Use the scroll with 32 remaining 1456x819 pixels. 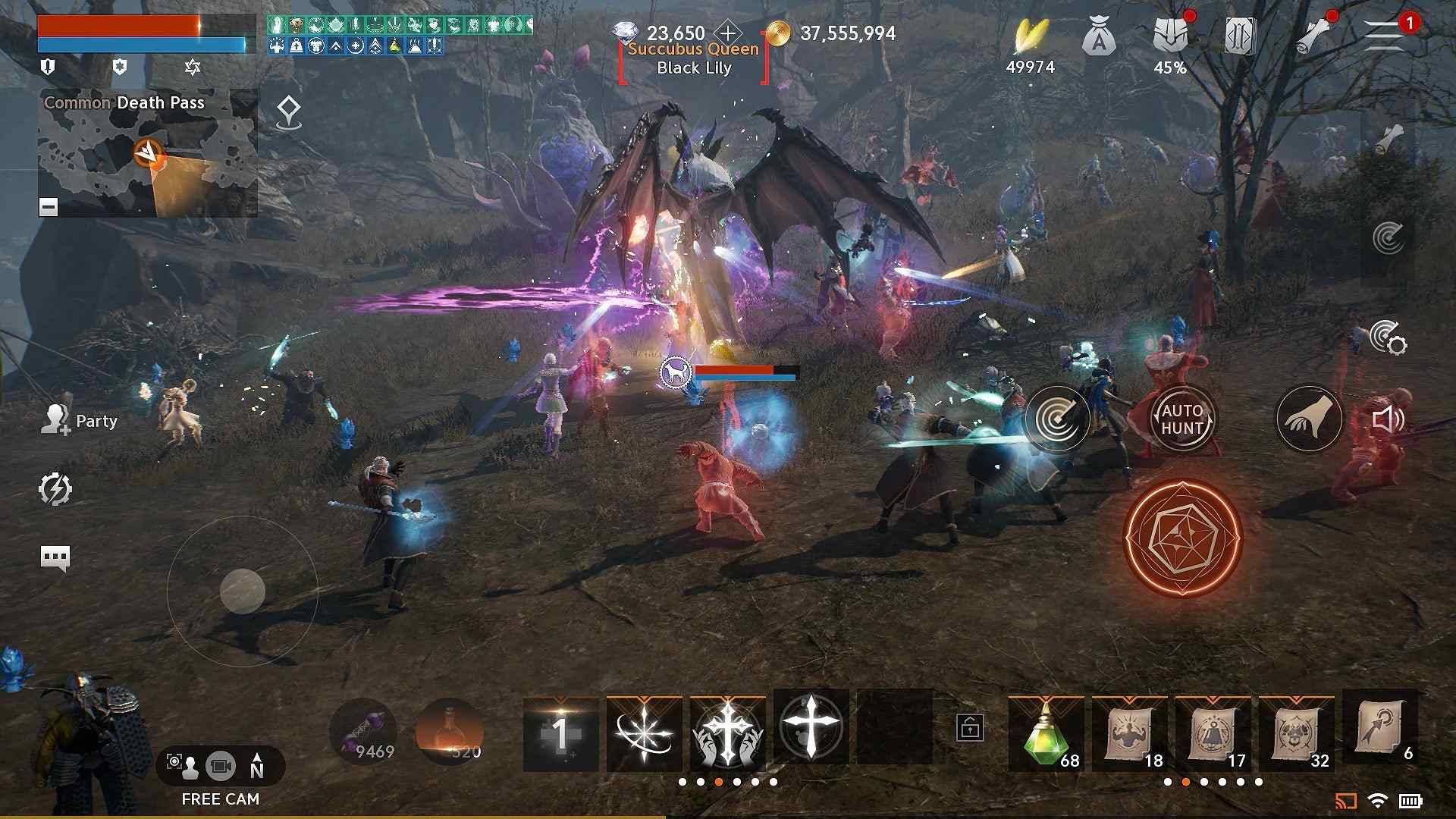[x=1297, y=732]
